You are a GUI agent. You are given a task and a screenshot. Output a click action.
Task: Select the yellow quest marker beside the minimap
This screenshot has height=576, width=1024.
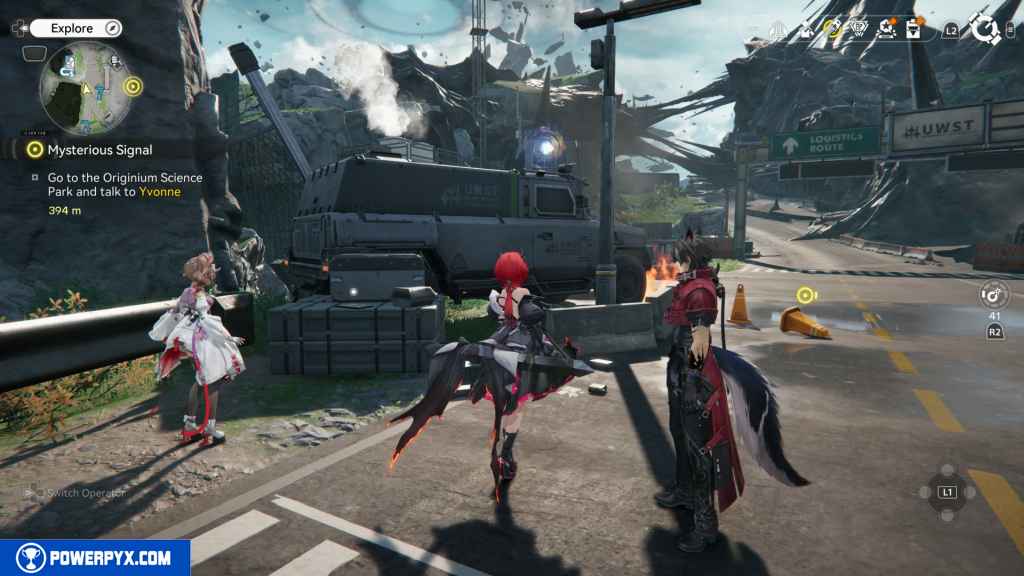132,86
